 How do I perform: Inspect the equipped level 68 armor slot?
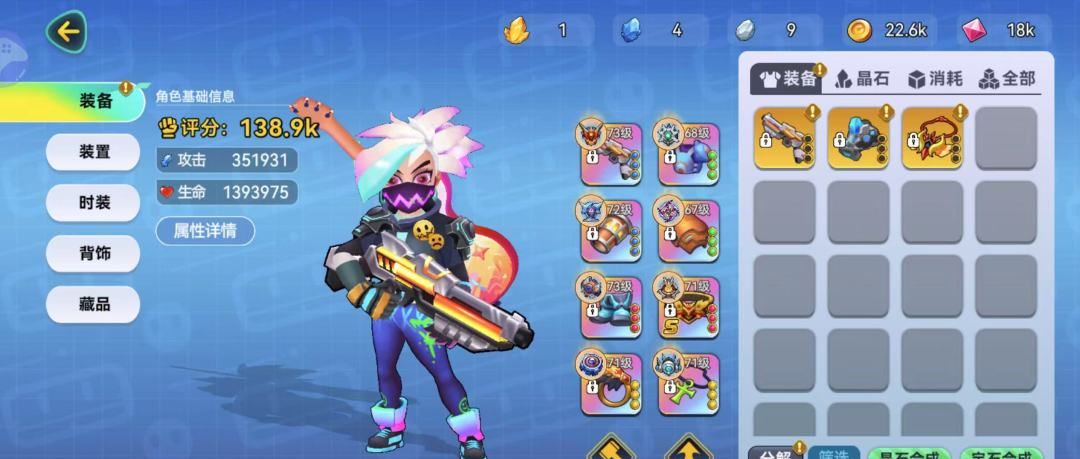(x=687, y=151)
